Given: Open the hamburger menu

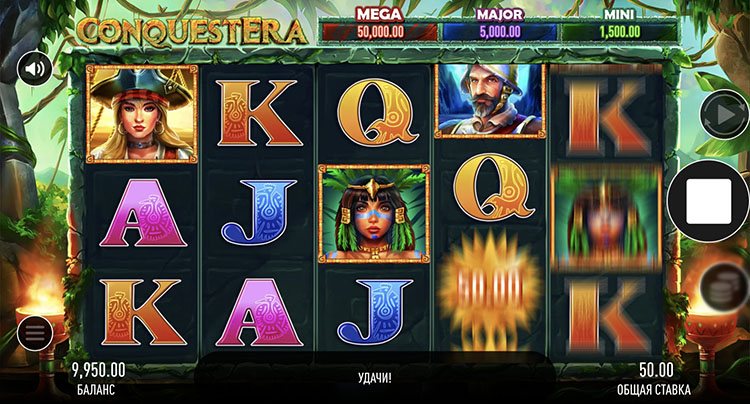Looking at the screenshot, I should click(34, 333).
